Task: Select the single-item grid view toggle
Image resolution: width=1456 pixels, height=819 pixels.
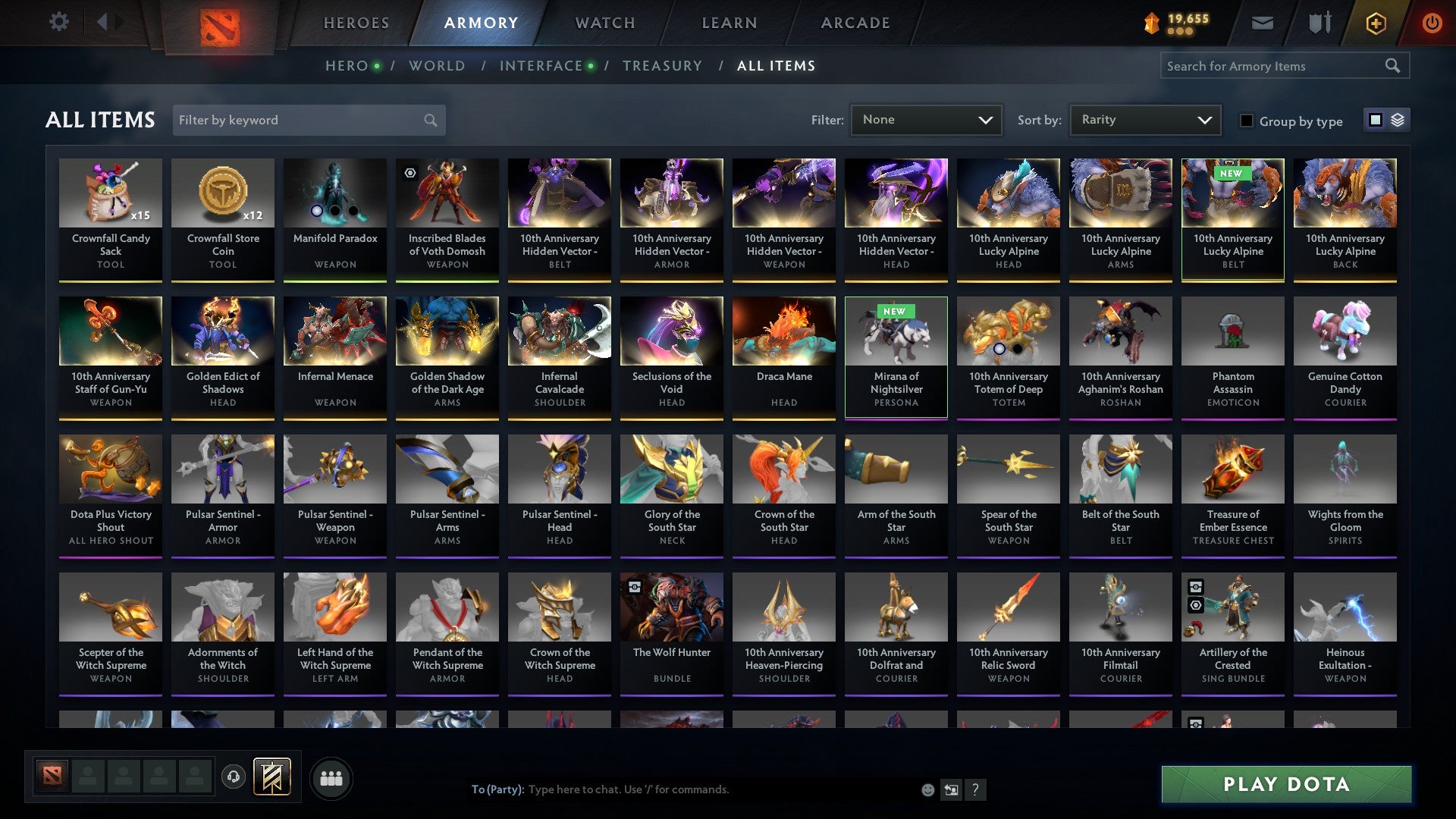Action: [1375, 120]
